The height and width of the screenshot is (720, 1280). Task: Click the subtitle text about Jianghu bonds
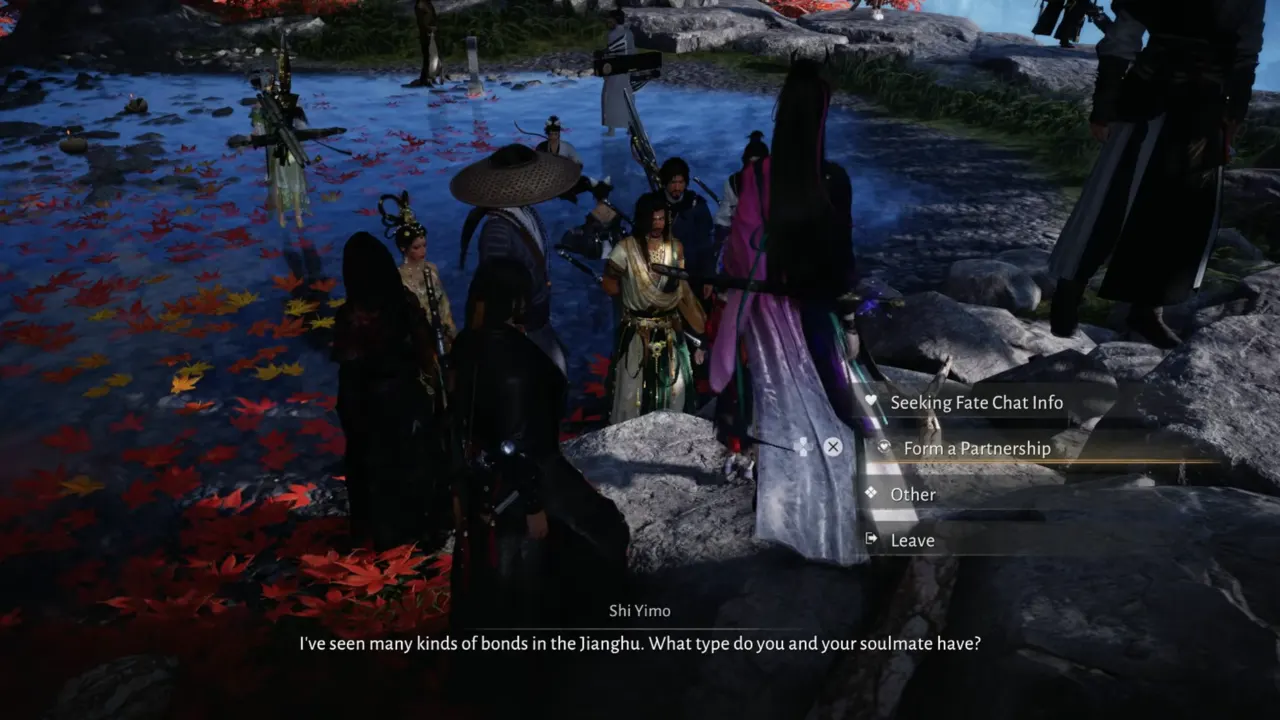tap(640, 643)
